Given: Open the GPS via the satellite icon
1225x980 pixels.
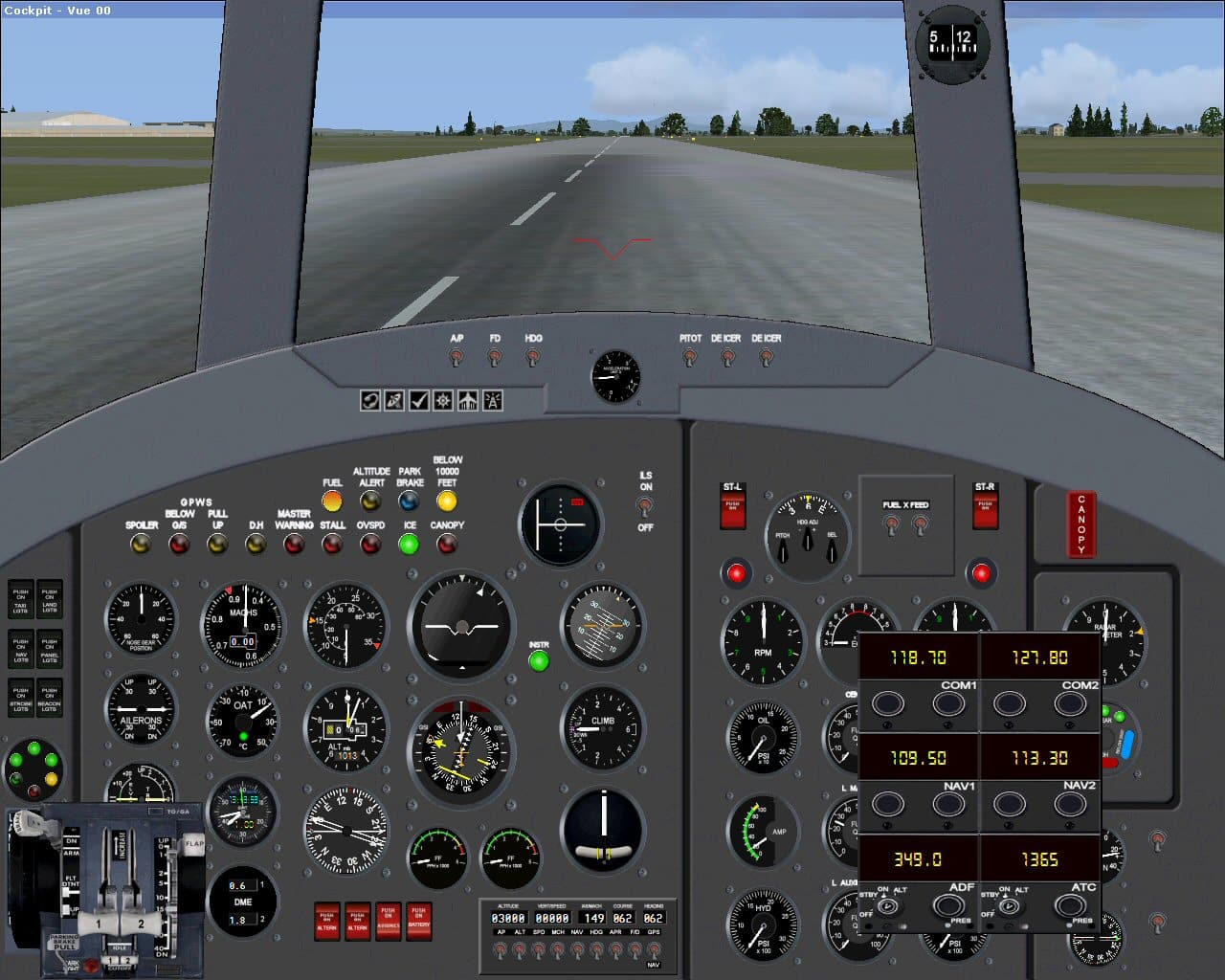Looking at the screenshot, I should [392, 400].
